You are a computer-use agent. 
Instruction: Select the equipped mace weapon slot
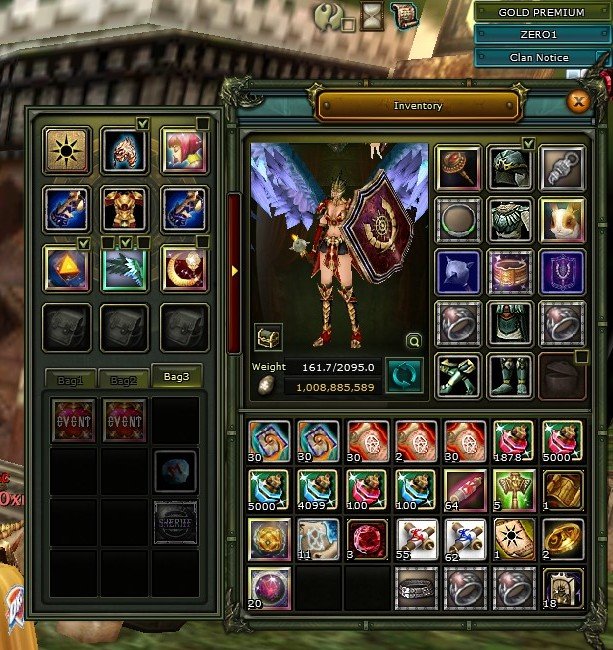pos(458,168)
